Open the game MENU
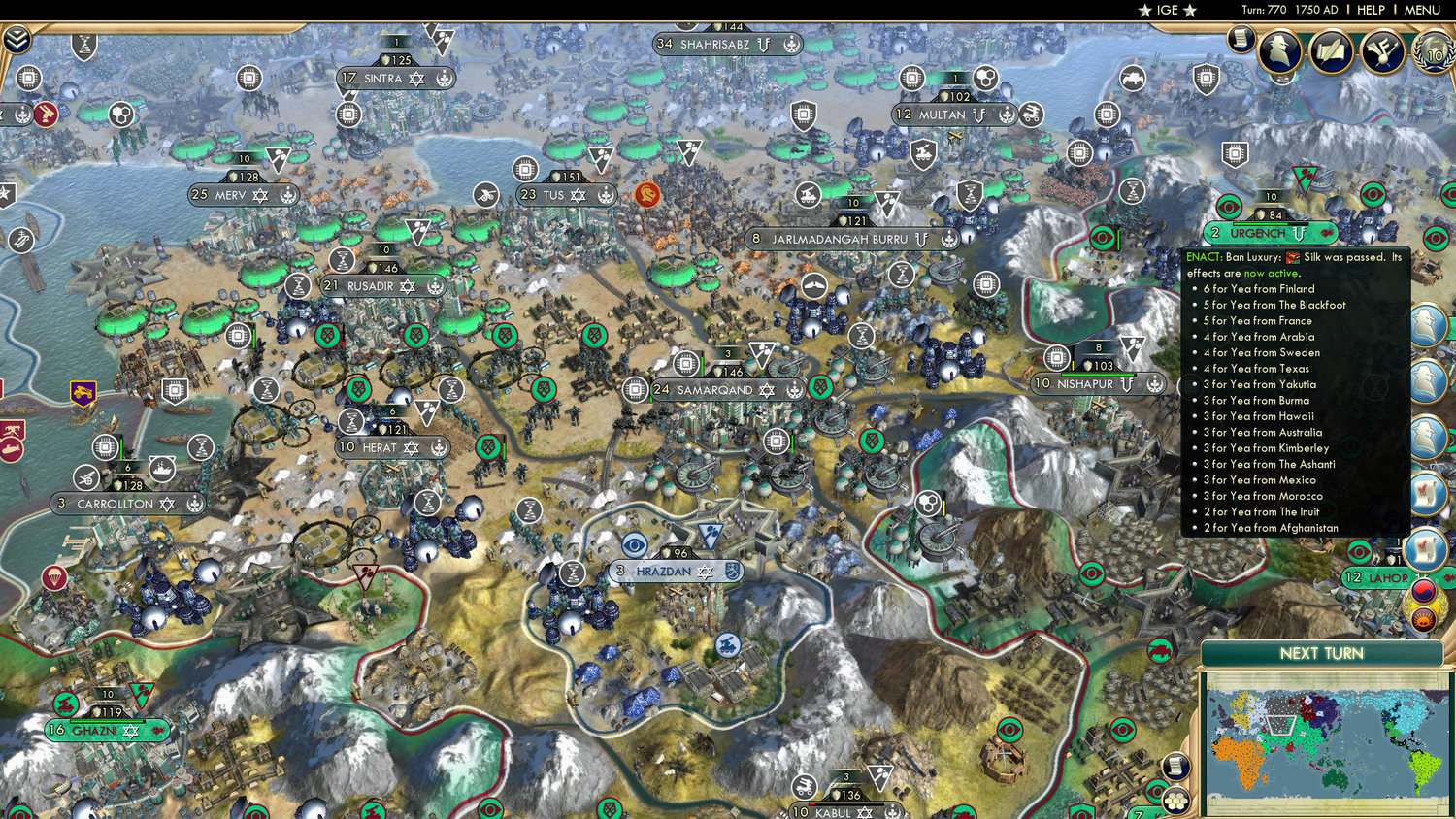The width and height of the screenshot is (1456, 819). tap(1420, 10)
